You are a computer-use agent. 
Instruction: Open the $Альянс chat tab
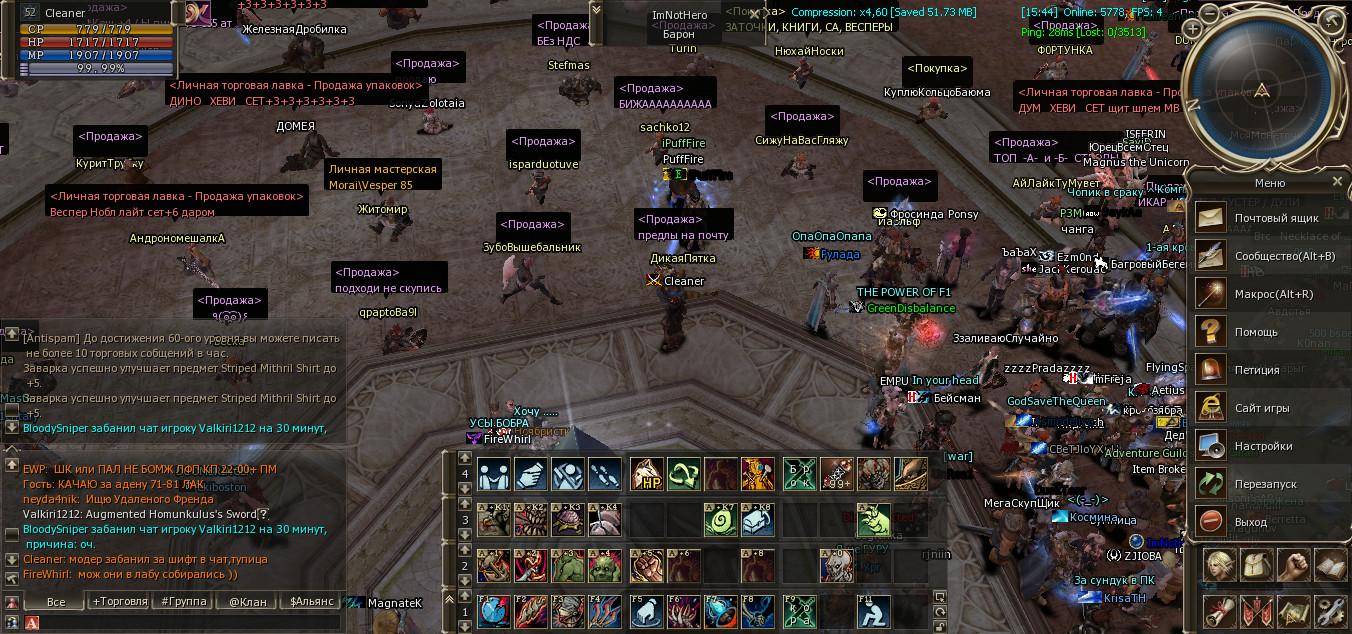311,602
